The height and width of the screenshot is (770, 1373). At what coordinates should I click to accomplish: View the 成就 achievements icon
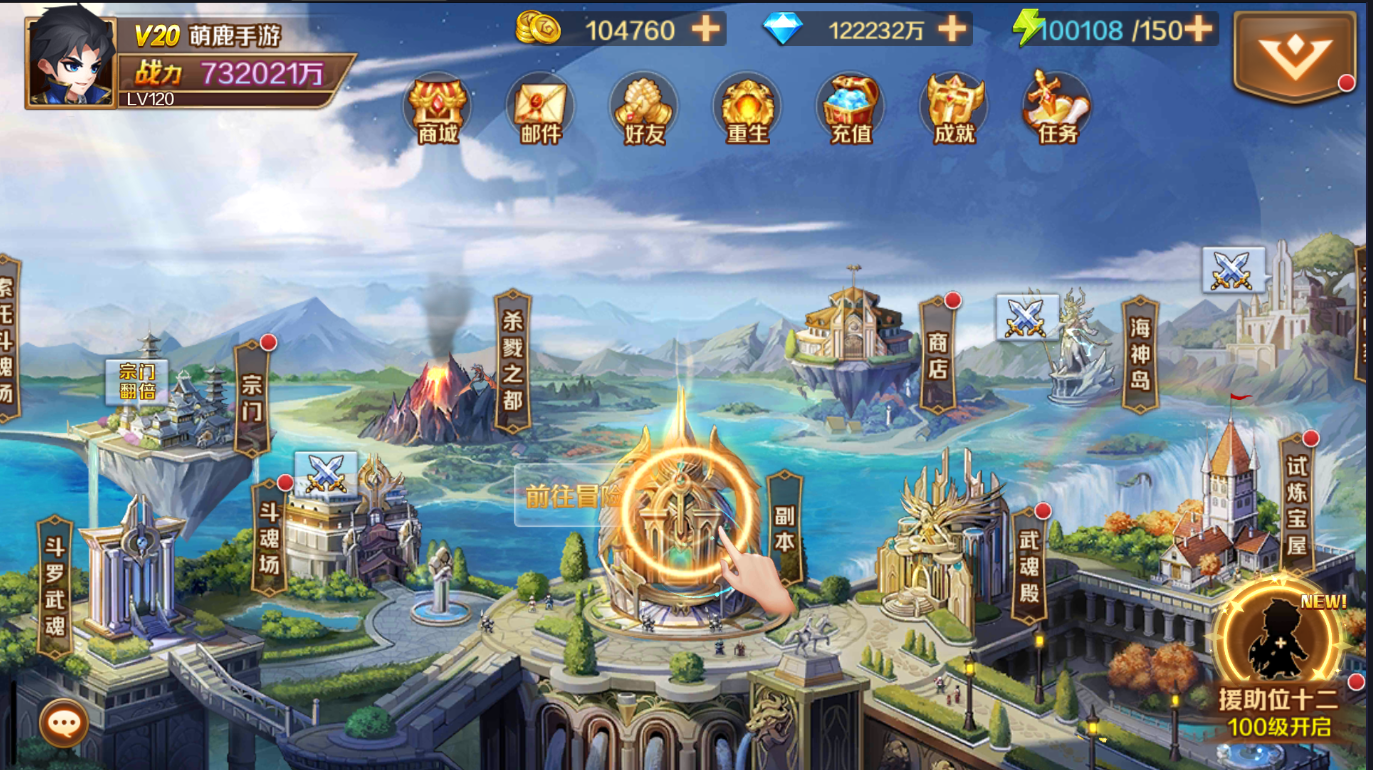click(x=954, y=108)
